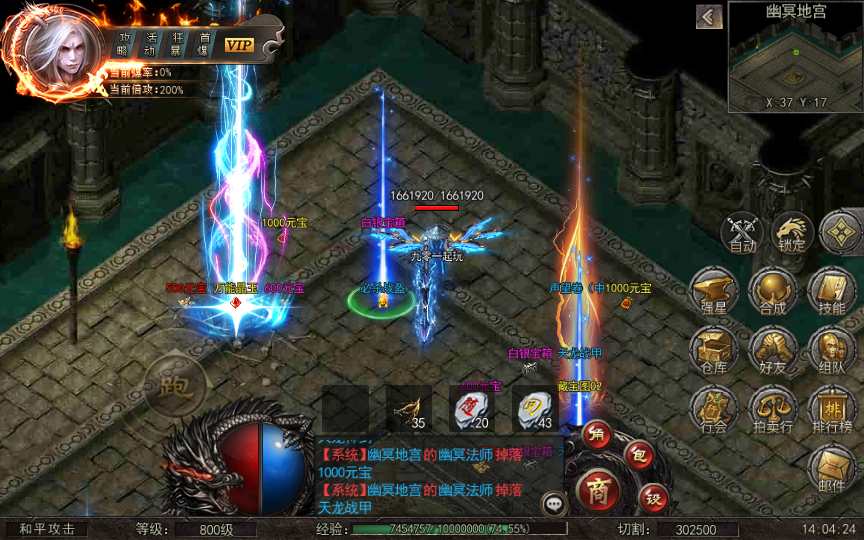The image size is (864, 540).
Task: Toggle 自动 auto-combat with crossed swords
Action: point(742,234)
